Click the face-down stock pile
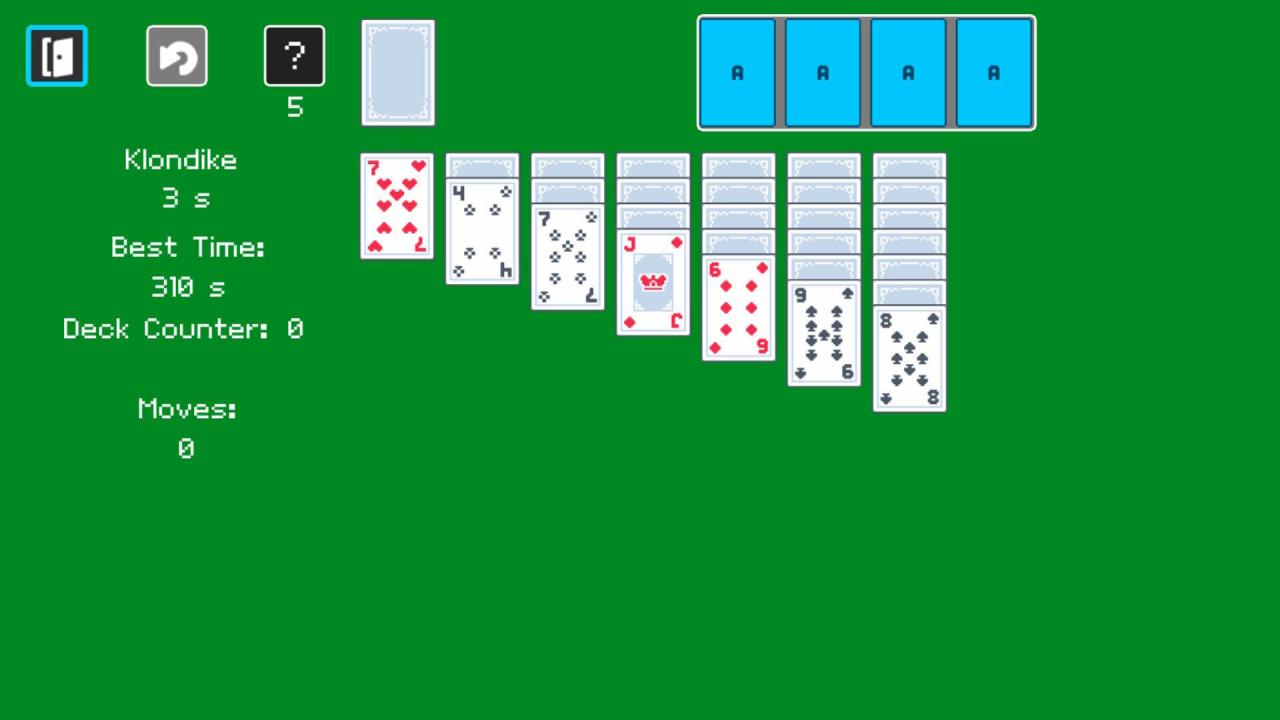Screen dimensions: 1280x720 pos(397,71)
